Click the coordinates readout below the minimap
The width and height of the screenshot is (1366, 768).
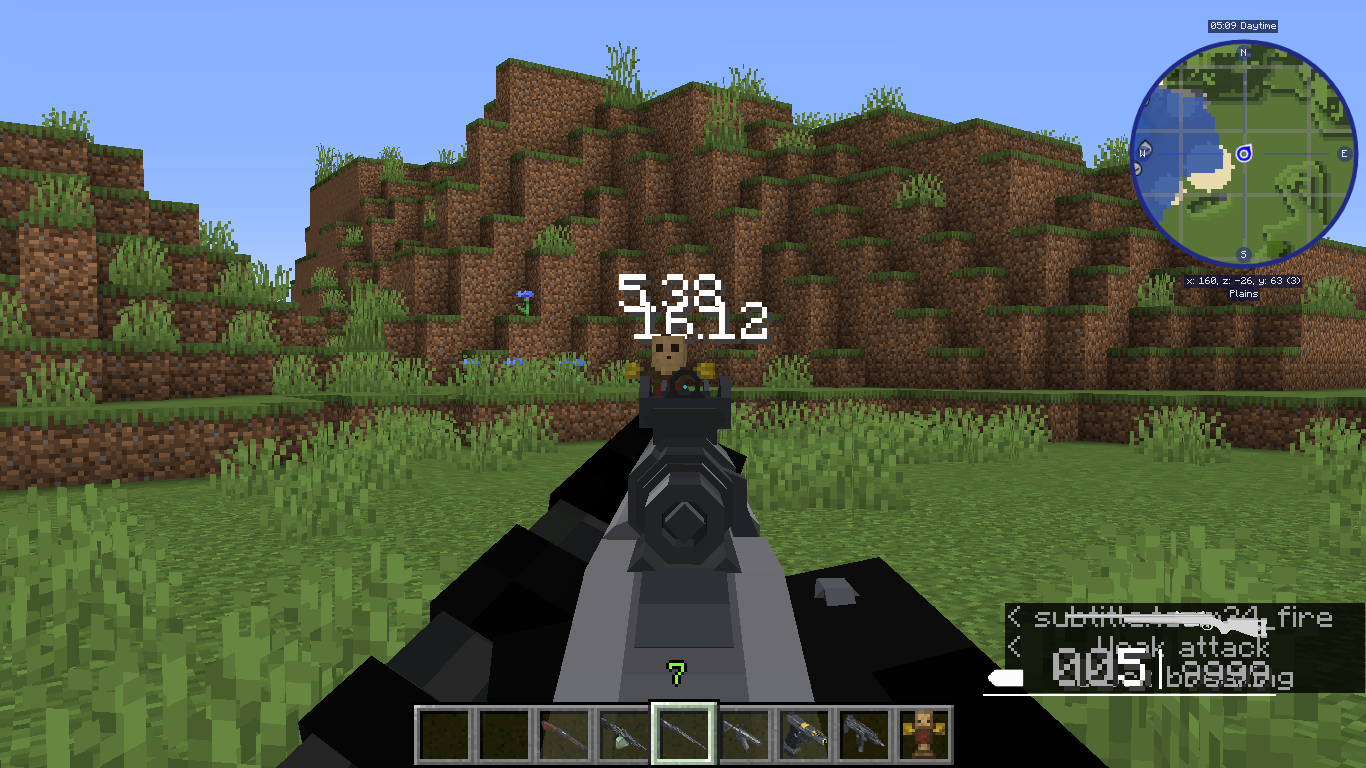point(1243,281)
